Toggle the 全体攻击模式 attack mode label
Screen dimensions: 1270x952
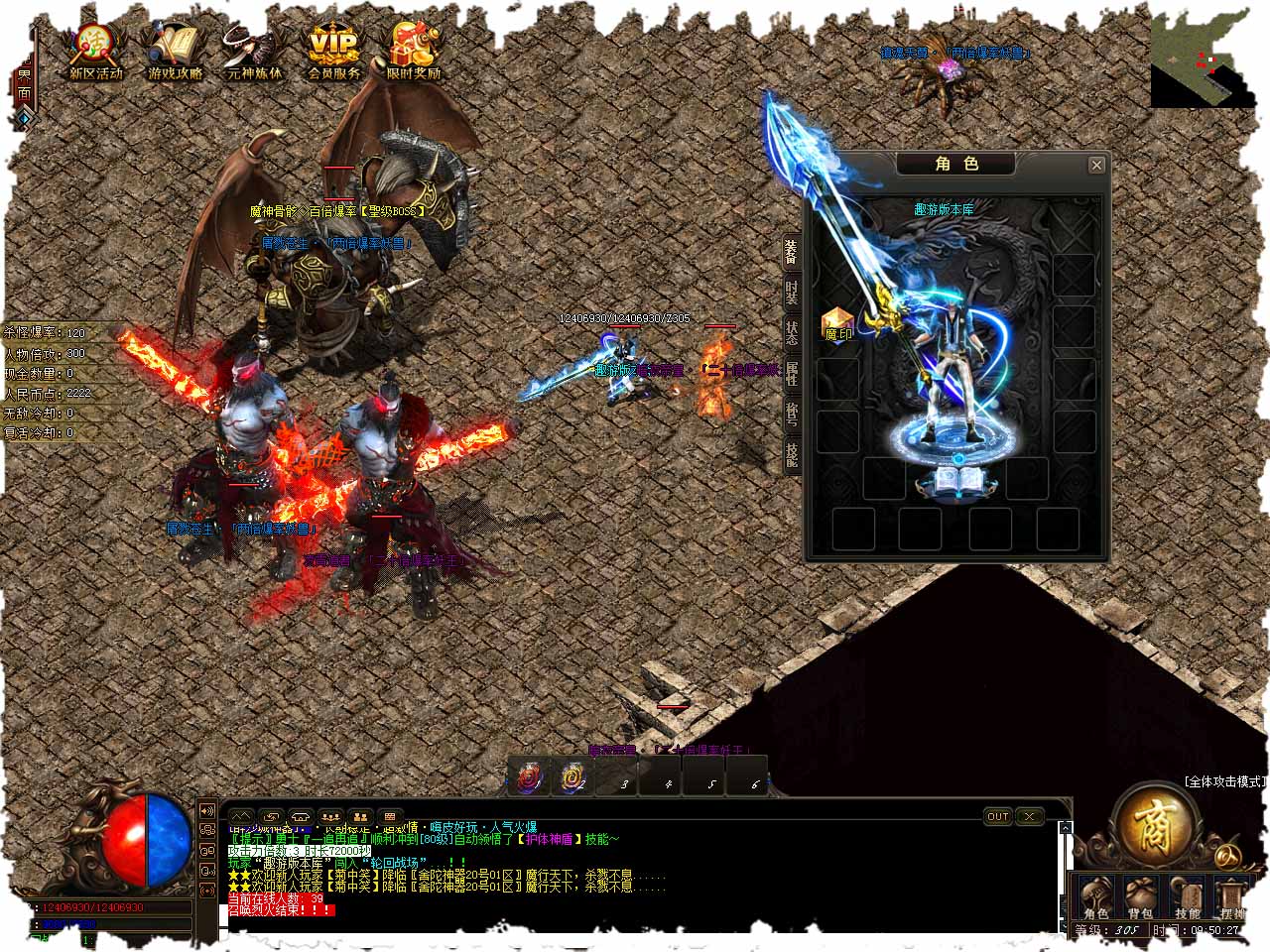pos(1225,782)
